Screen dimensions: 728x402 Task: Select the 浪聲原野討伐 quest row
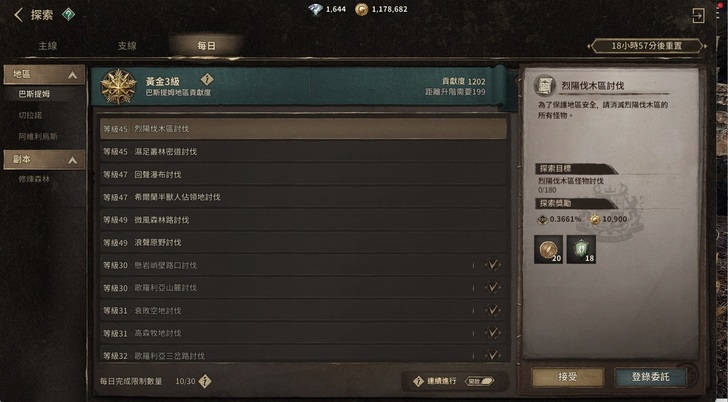click(303, 242)
